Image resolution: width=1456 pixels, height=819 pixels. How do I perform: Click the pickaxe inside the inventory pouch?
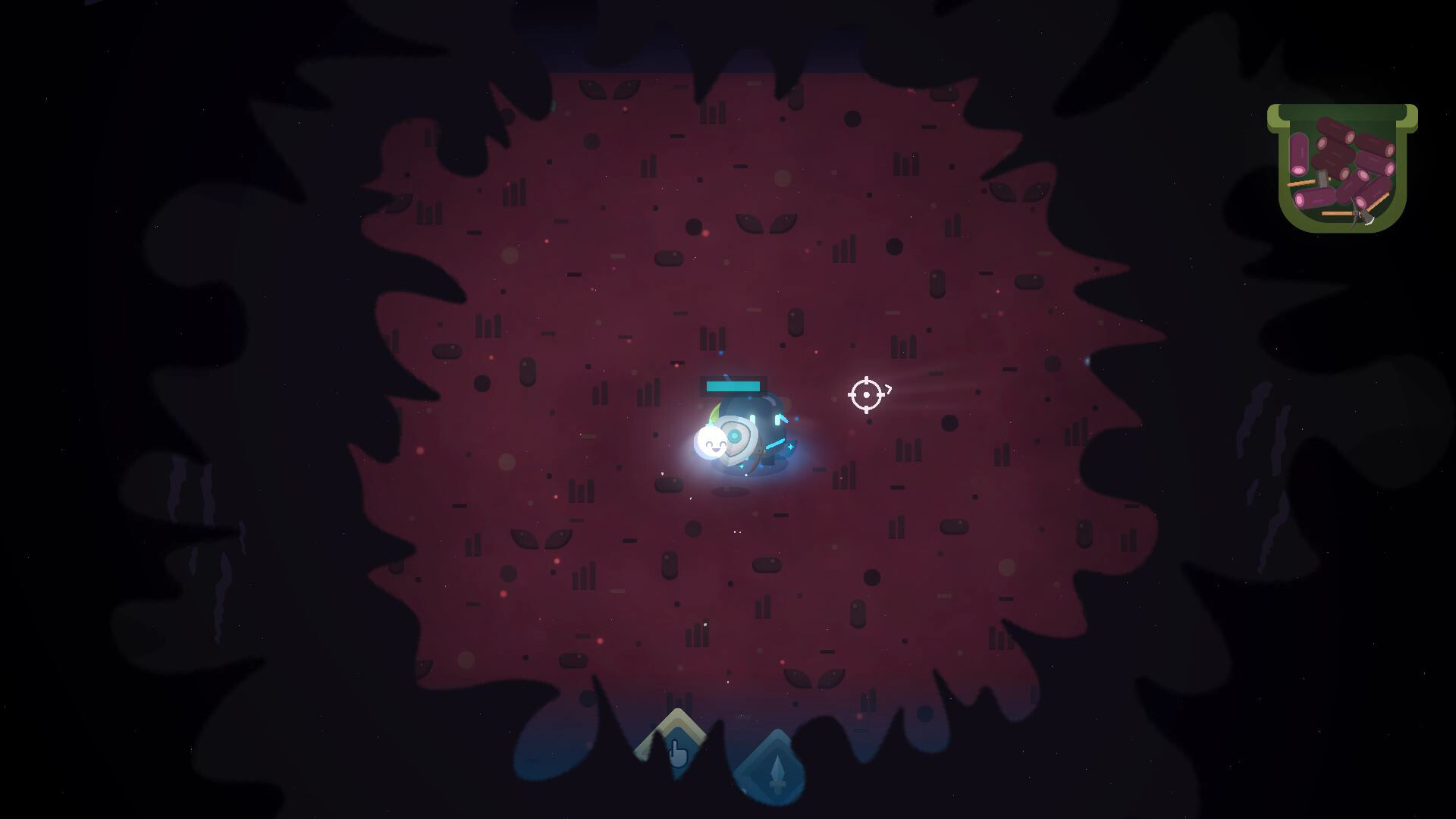1360,217
